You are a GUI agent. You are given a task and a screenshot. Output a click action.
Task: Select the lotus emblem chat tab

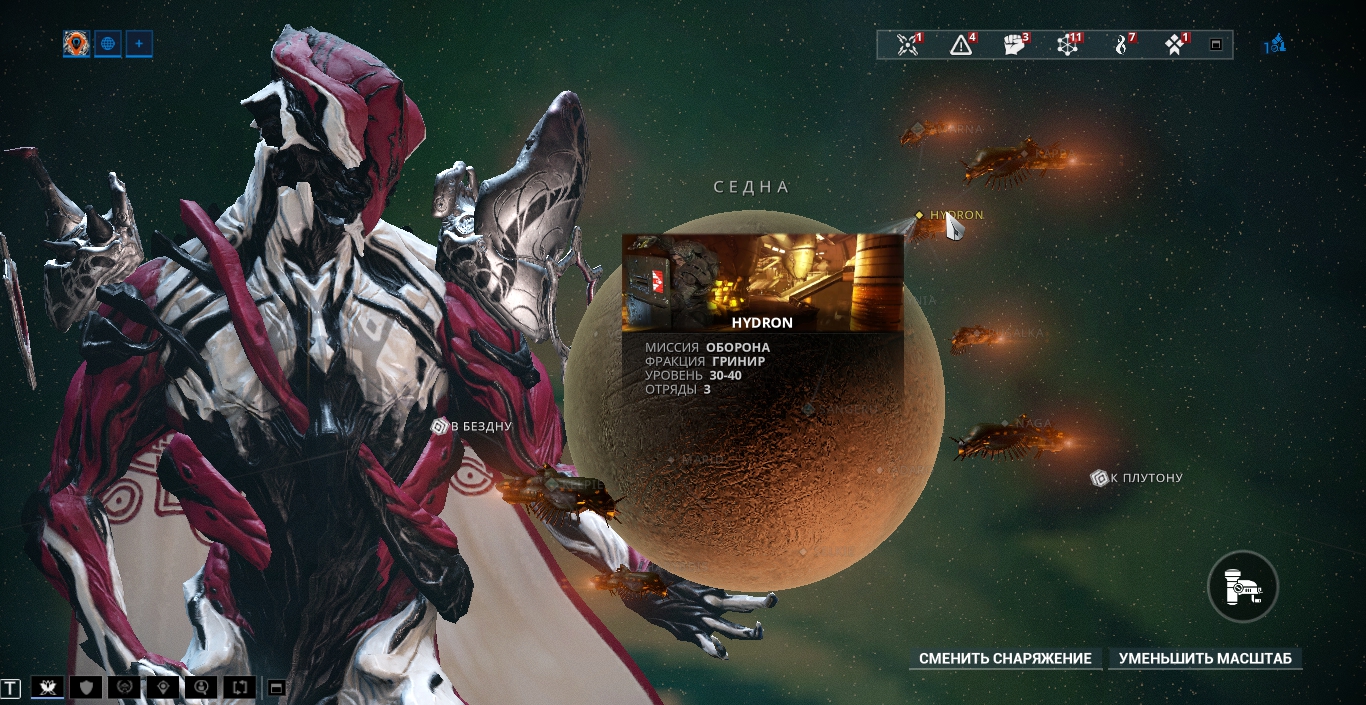coord(46,687)
